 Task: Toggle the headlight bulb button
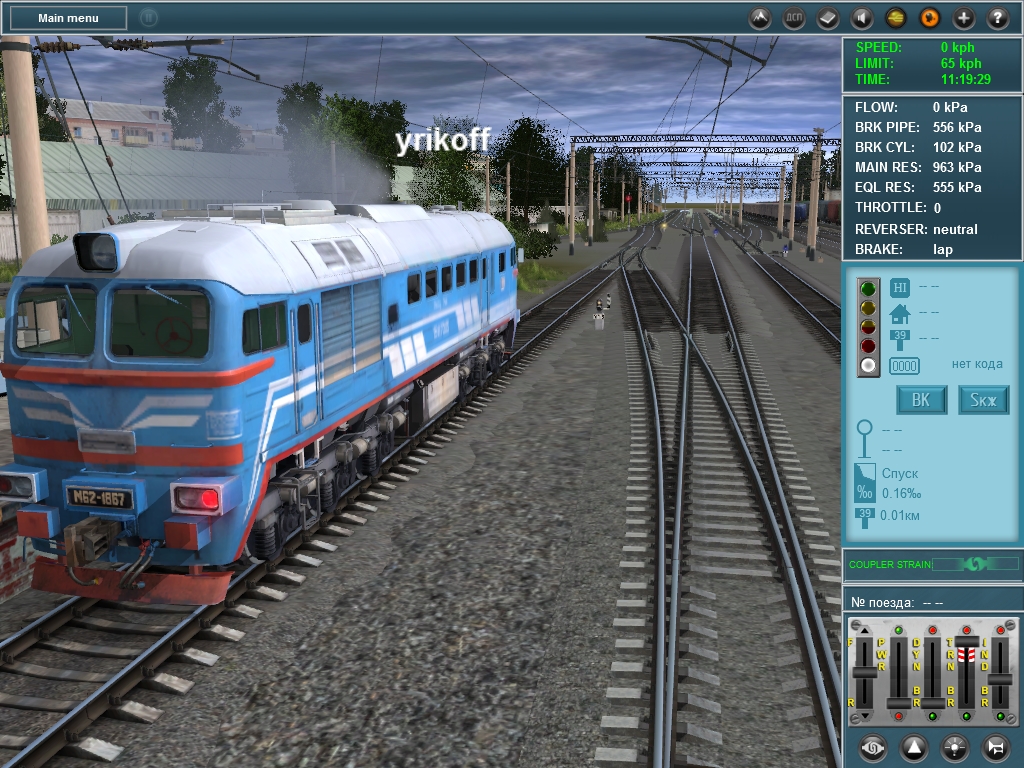954,747
